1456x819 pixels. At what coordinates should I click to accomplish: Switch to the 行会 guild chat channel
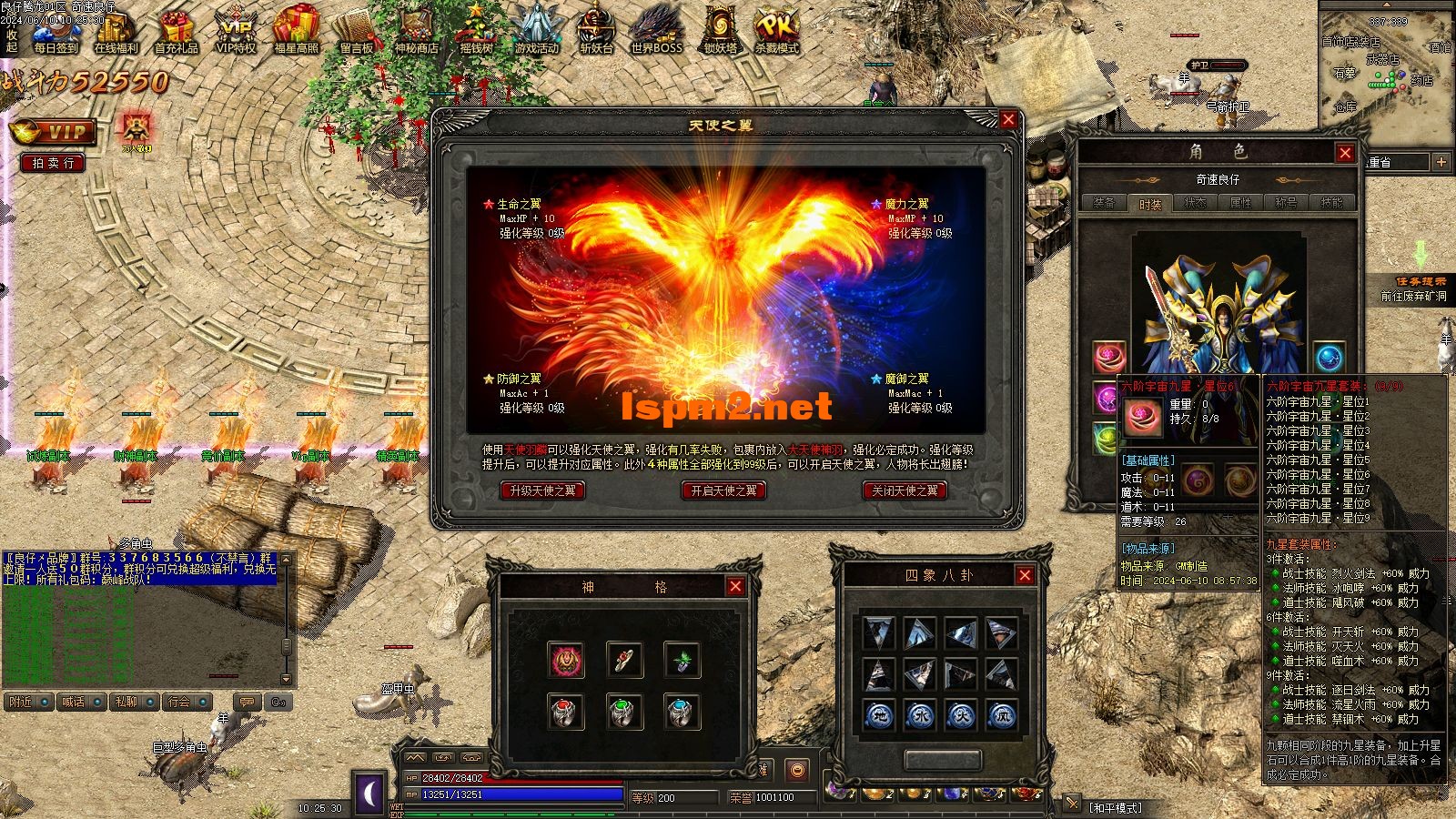[x=187, y=703]
